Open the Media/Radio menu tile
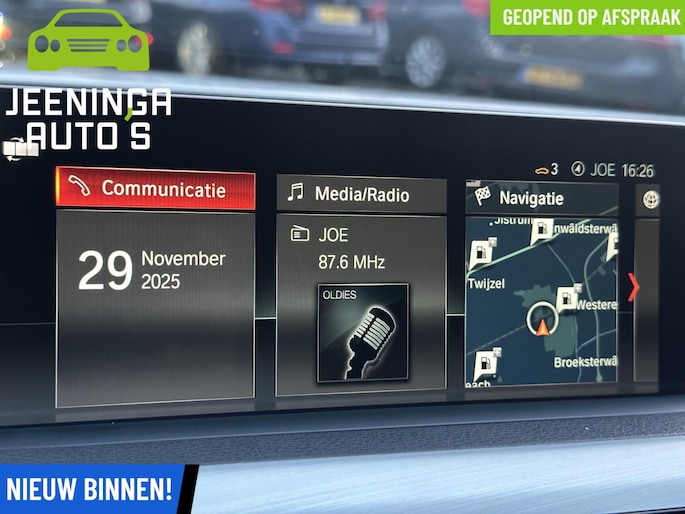Screen dimensions: 685x514 point(361,194)
